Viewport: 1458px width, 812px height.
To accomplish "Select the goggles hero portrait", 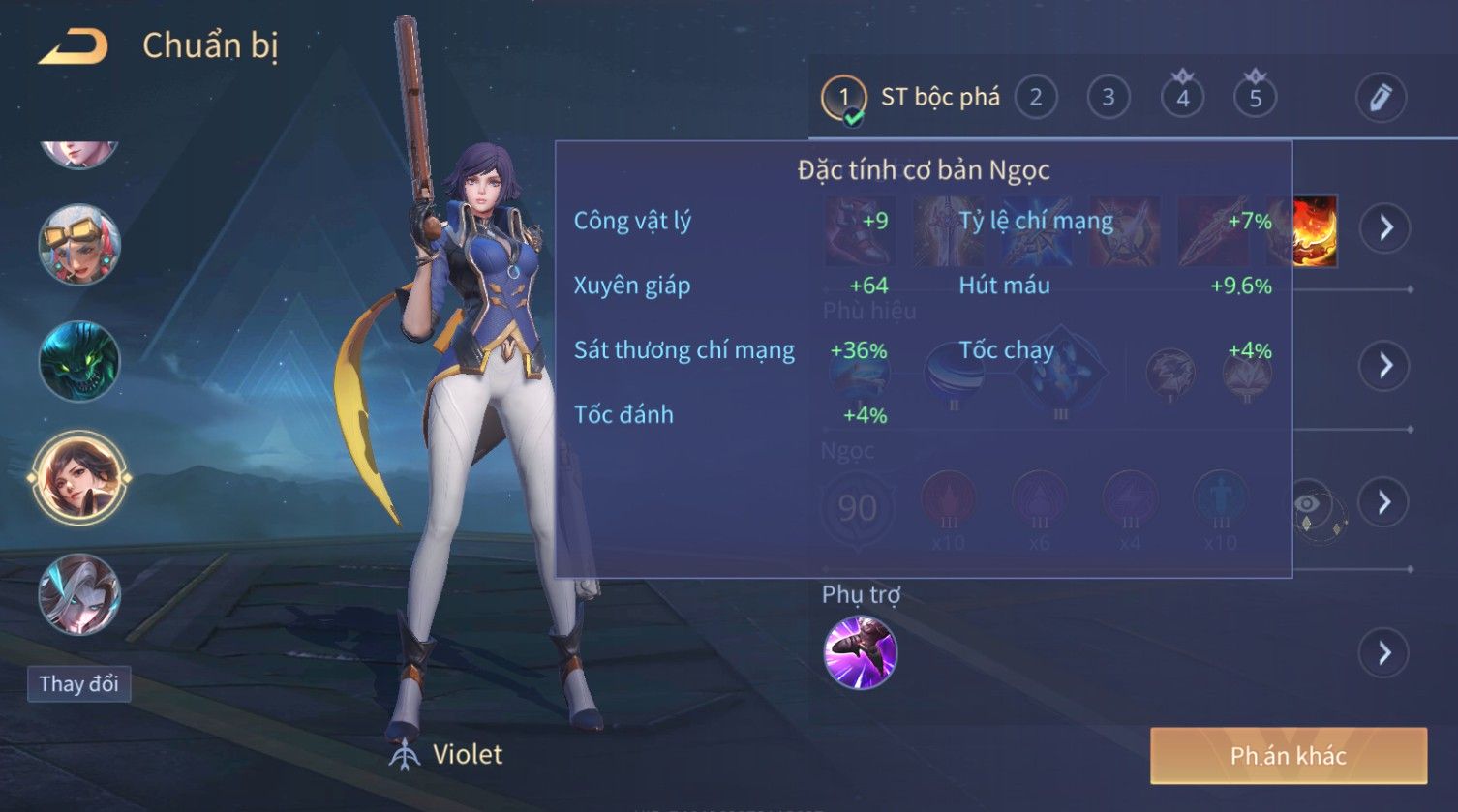I will tap(79, 245).
